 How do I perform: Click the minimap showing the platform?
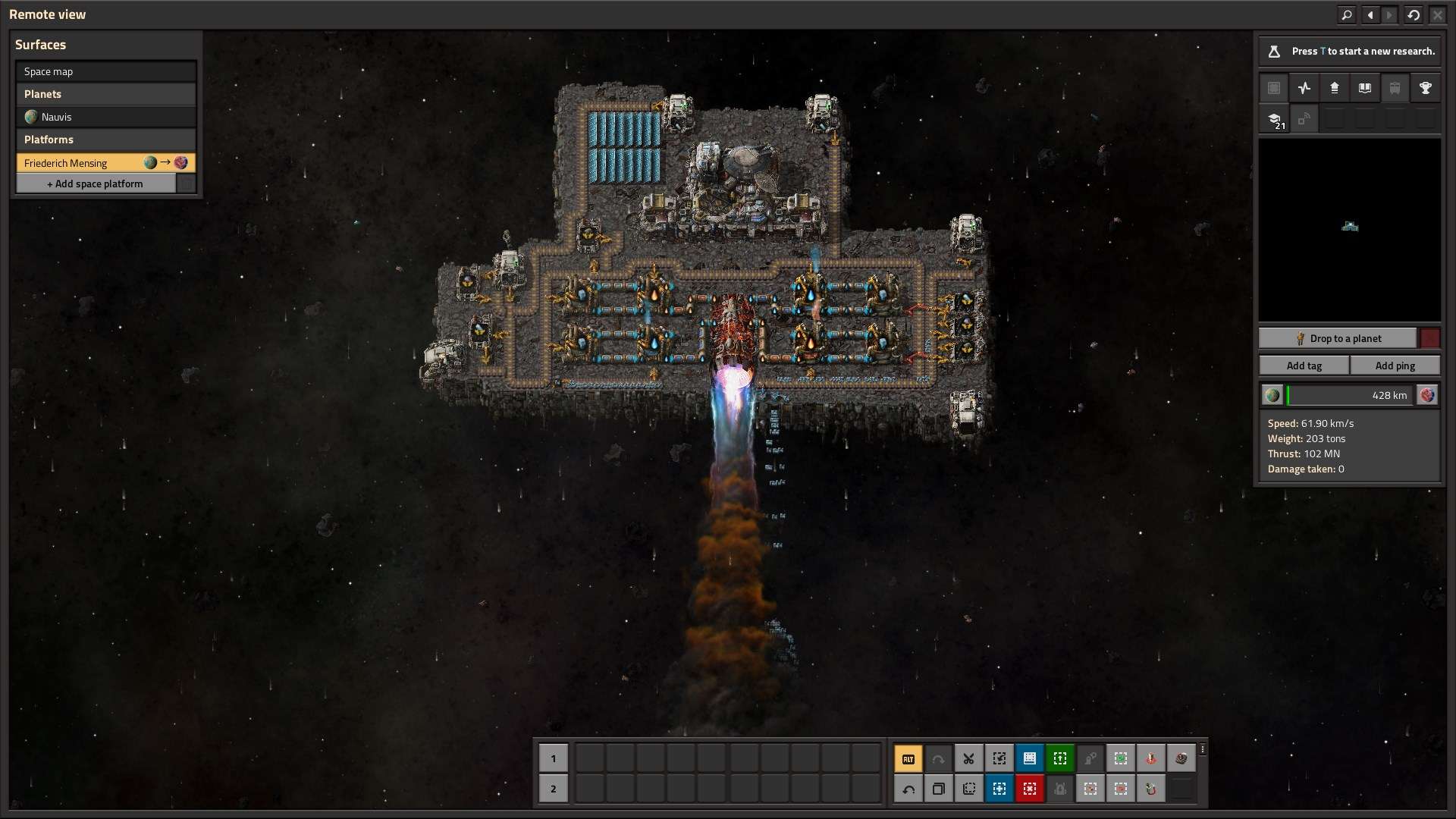coord(1349,229)
